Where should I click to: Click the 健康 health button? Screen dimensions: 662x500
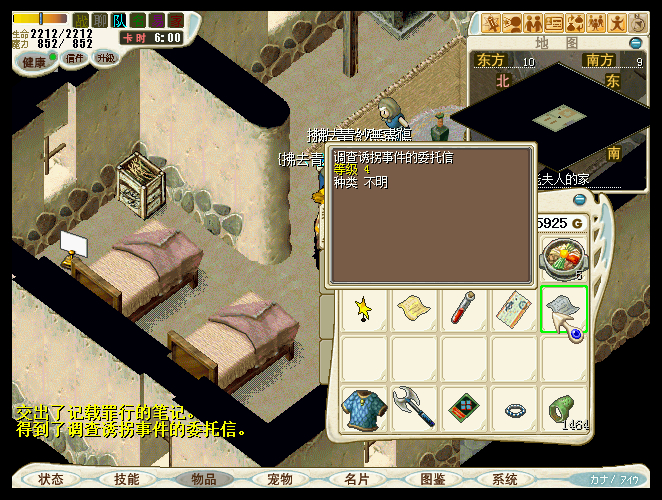36,61
